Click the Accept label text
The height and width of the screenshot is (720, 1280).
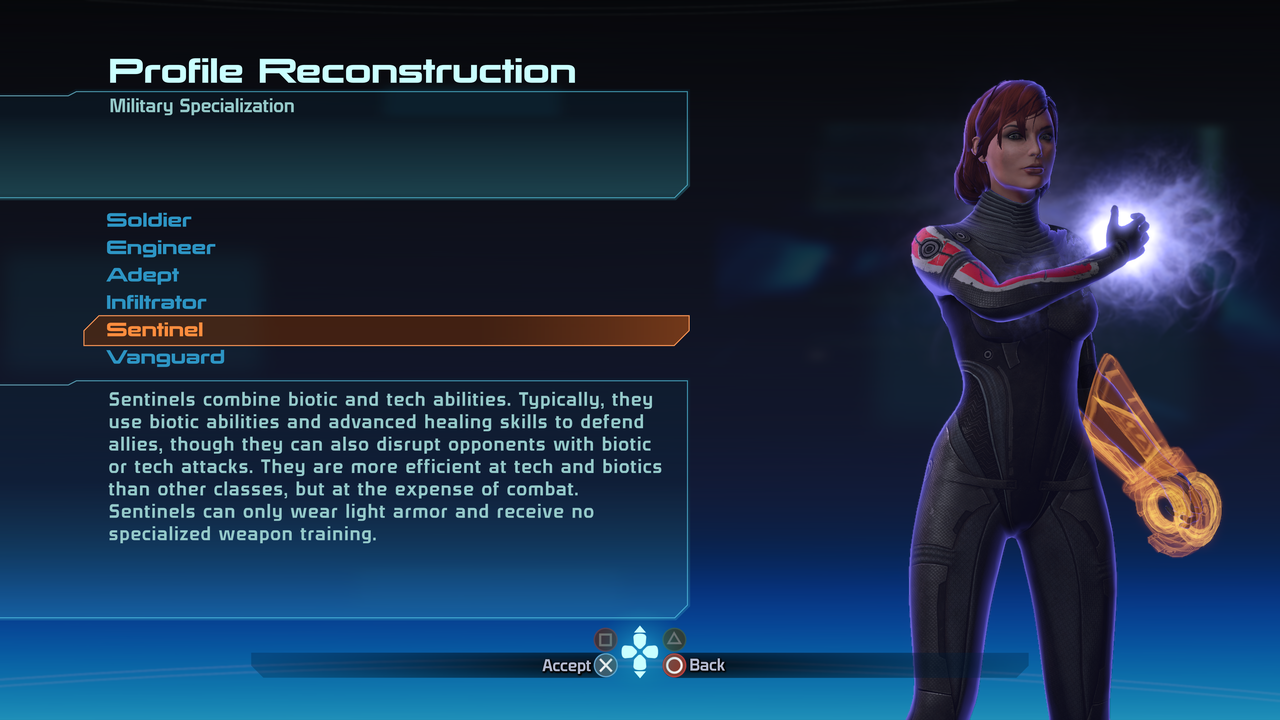coord(566,665)
